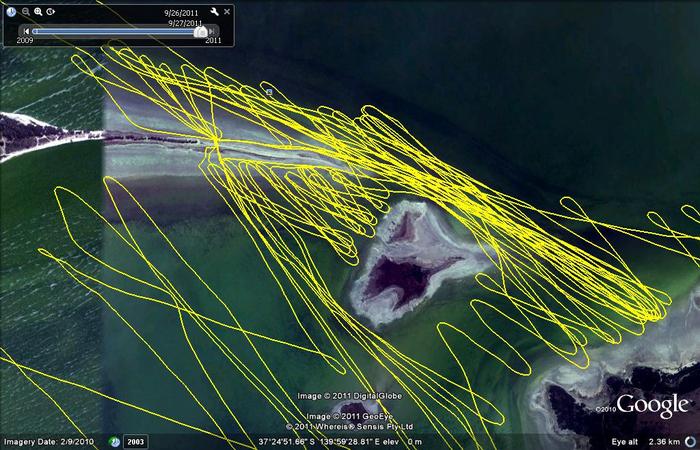This screenshot has height=450, width=700.
Task: Open time slider wrench options
Action: pyautogui.click(x=214, y=12)
